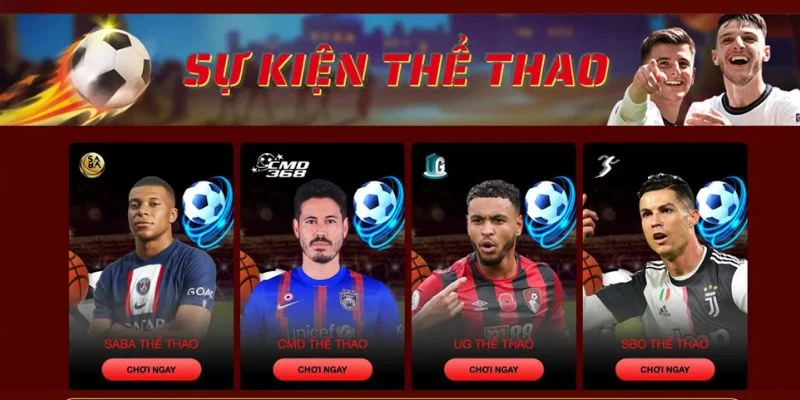The height and width of the screenshot is (400, 800).
Task: Click Chơi Ngay under SABA Thể Thao
Action: 151,369
